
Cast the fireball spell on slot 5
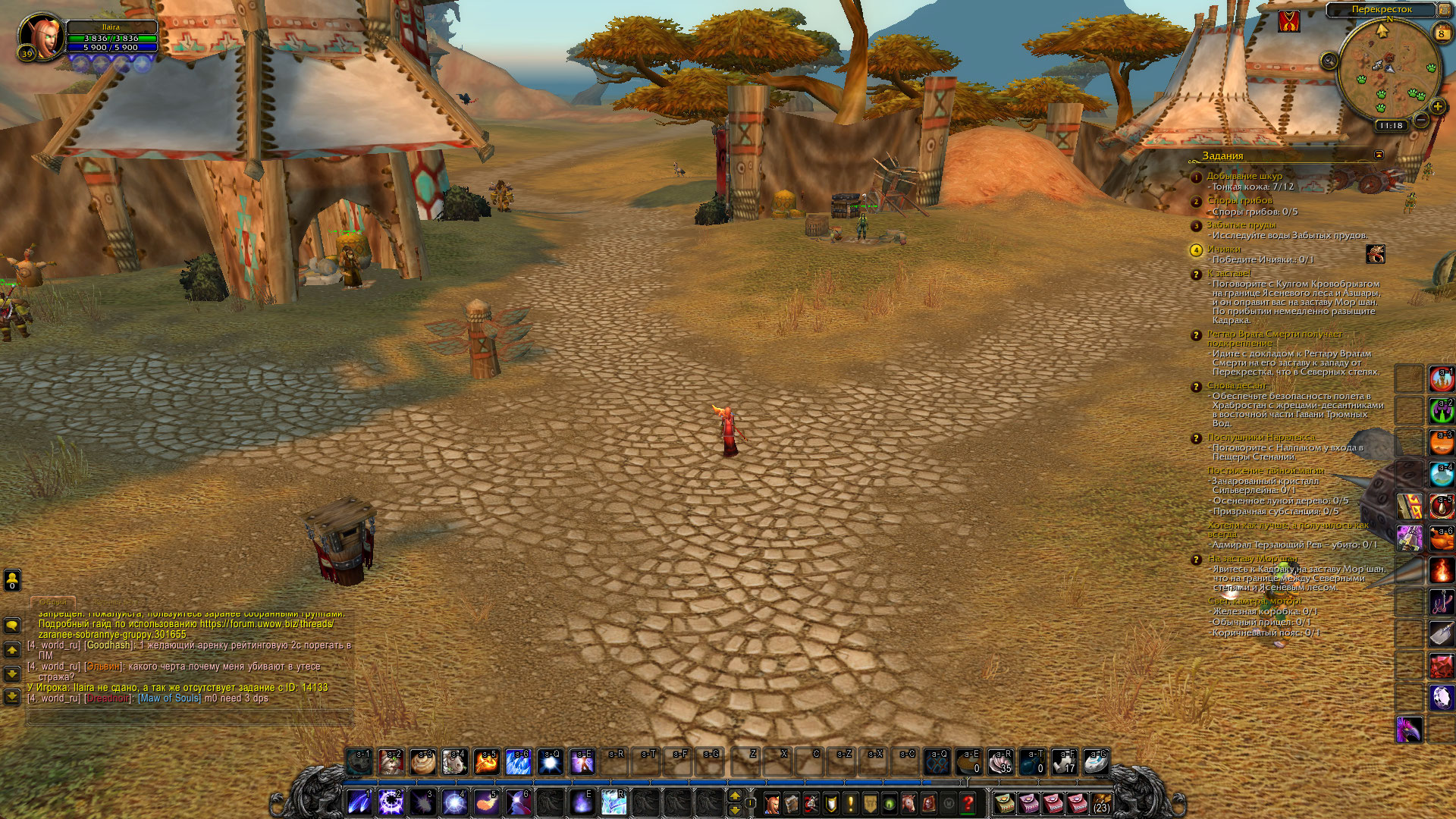coord(486,803)
